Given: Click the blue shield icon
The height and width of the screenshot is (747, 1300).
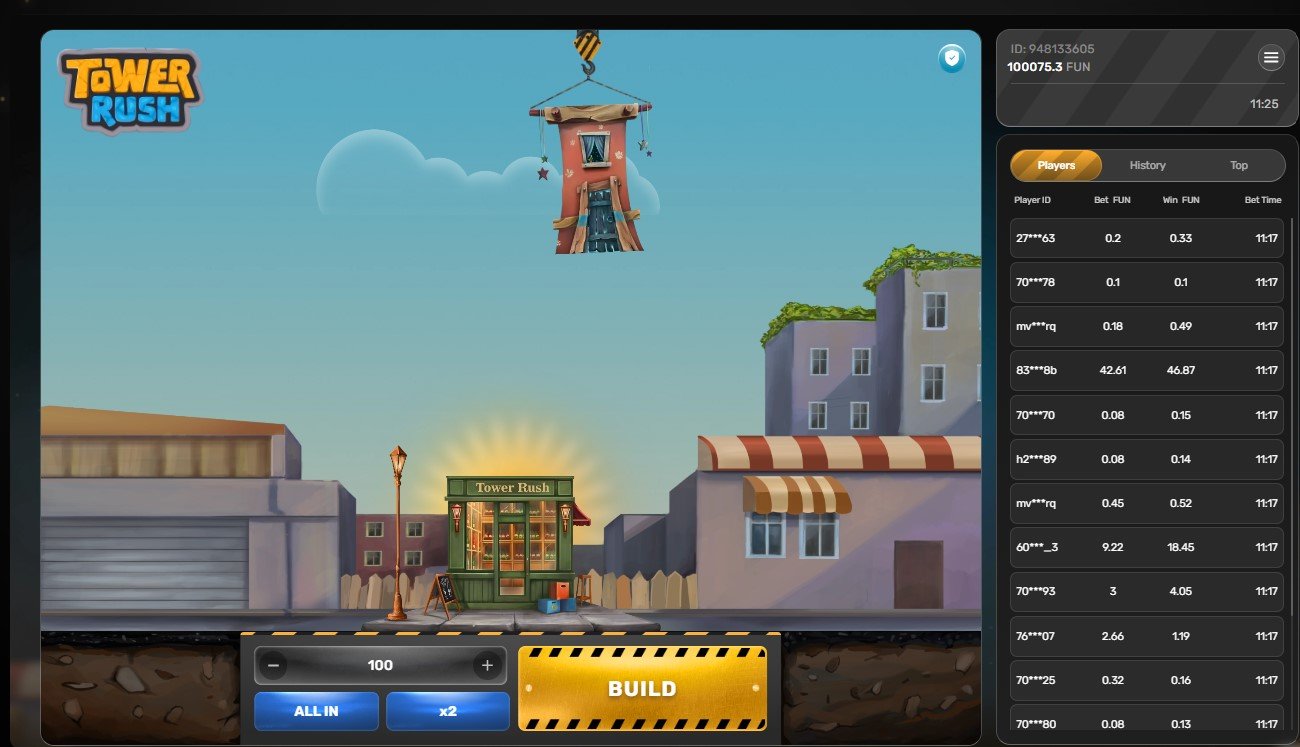Looking at the screenshot, I should pyautogui.click(x=951, y=59).
